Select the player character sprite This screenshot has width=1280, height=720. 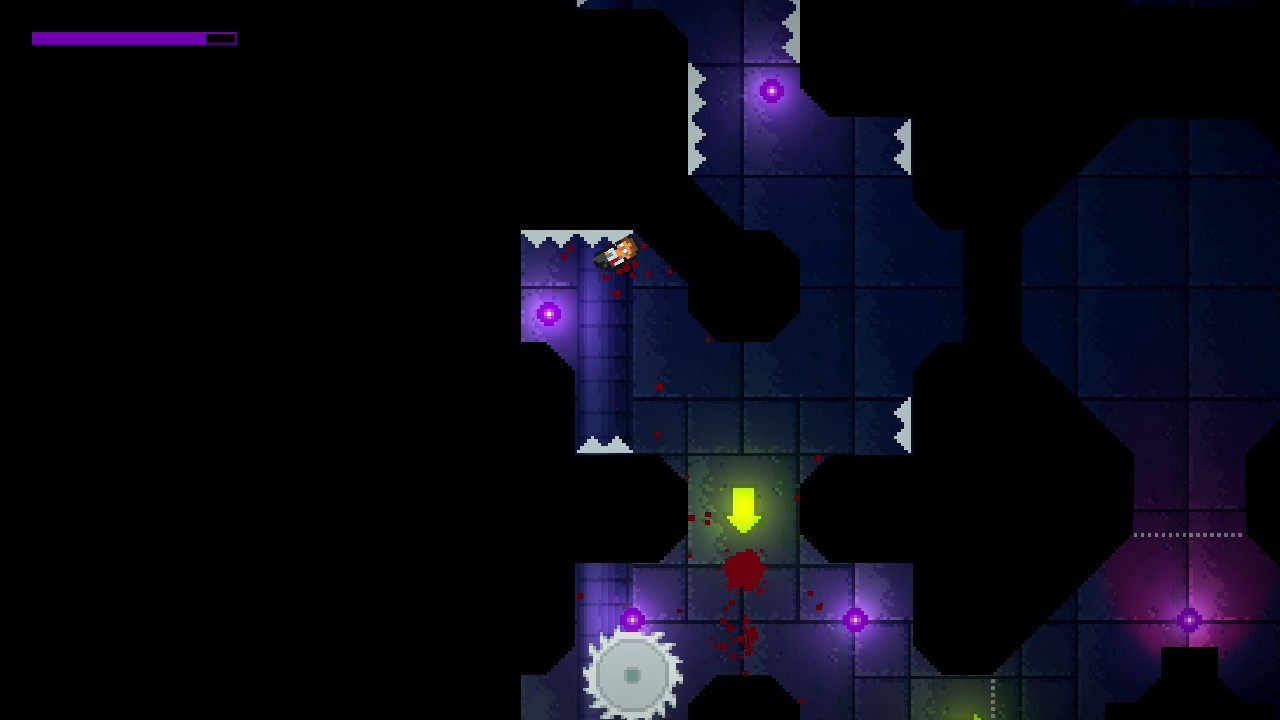pos(616,252)
